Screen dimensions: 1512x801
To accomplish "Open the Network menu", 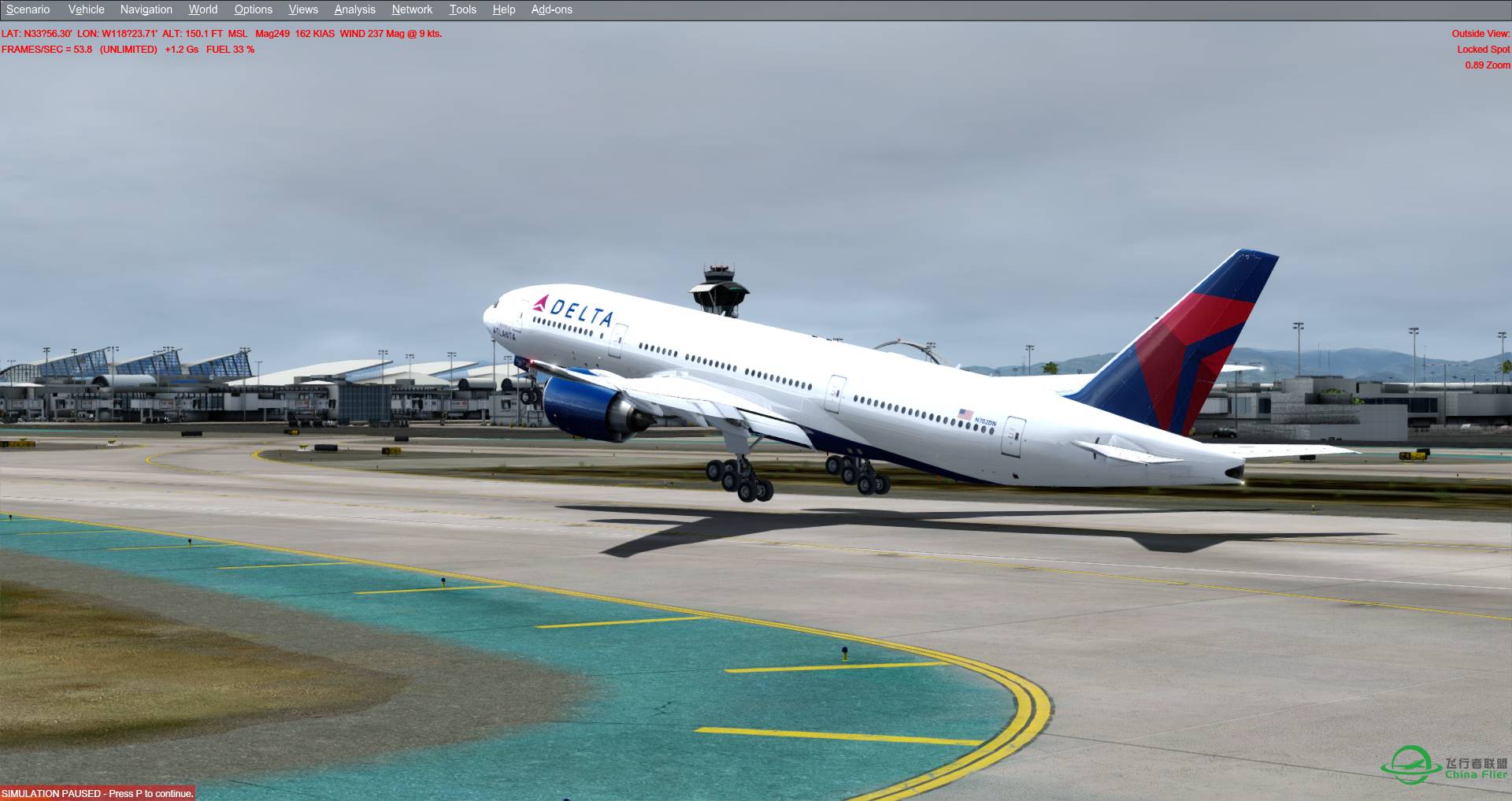I will (411, 9).
